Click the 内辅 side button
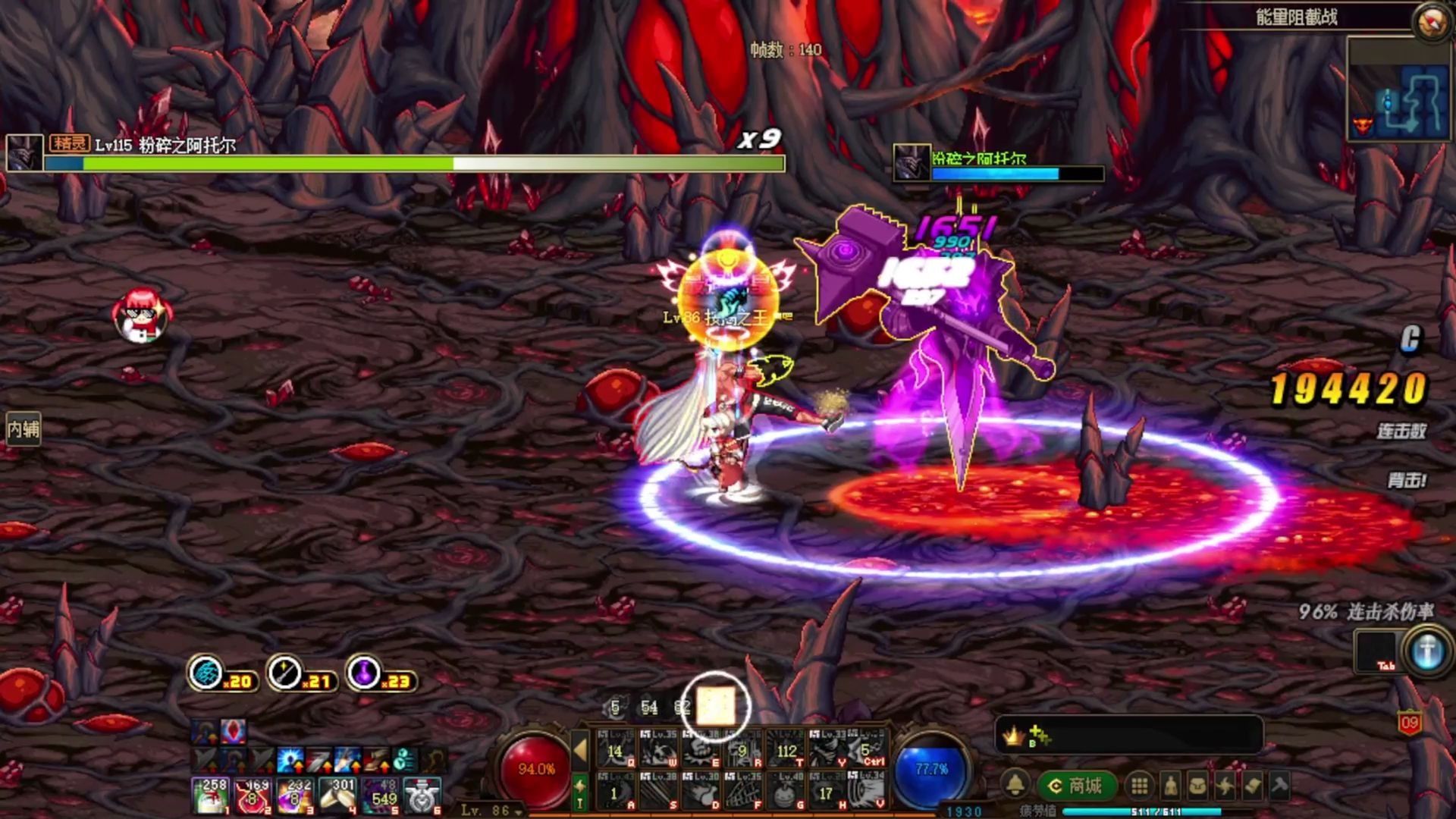This screenshot has width=1456, height=819. (x=23, y=430)
